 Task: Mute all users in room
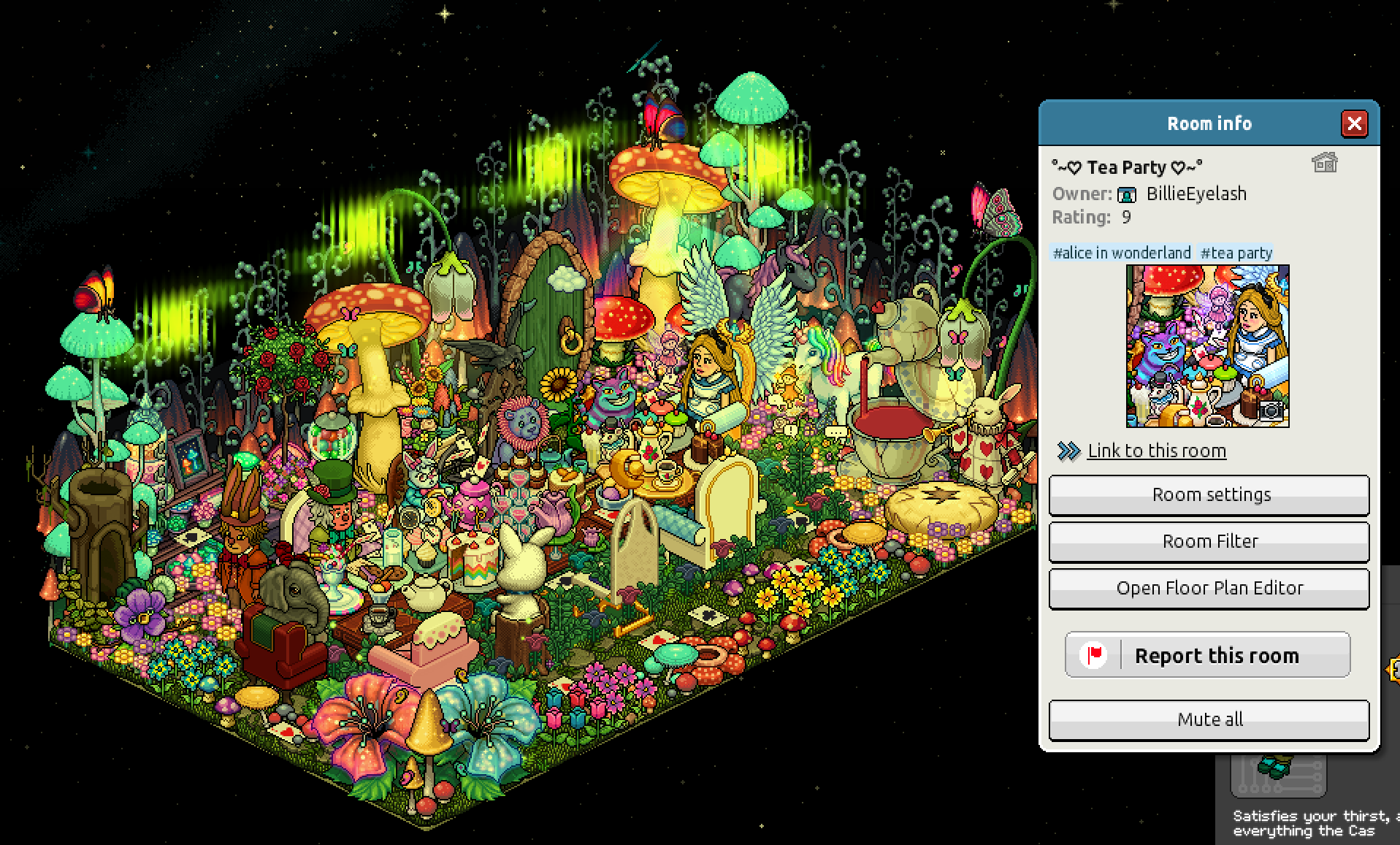[x=1209, y=720]
